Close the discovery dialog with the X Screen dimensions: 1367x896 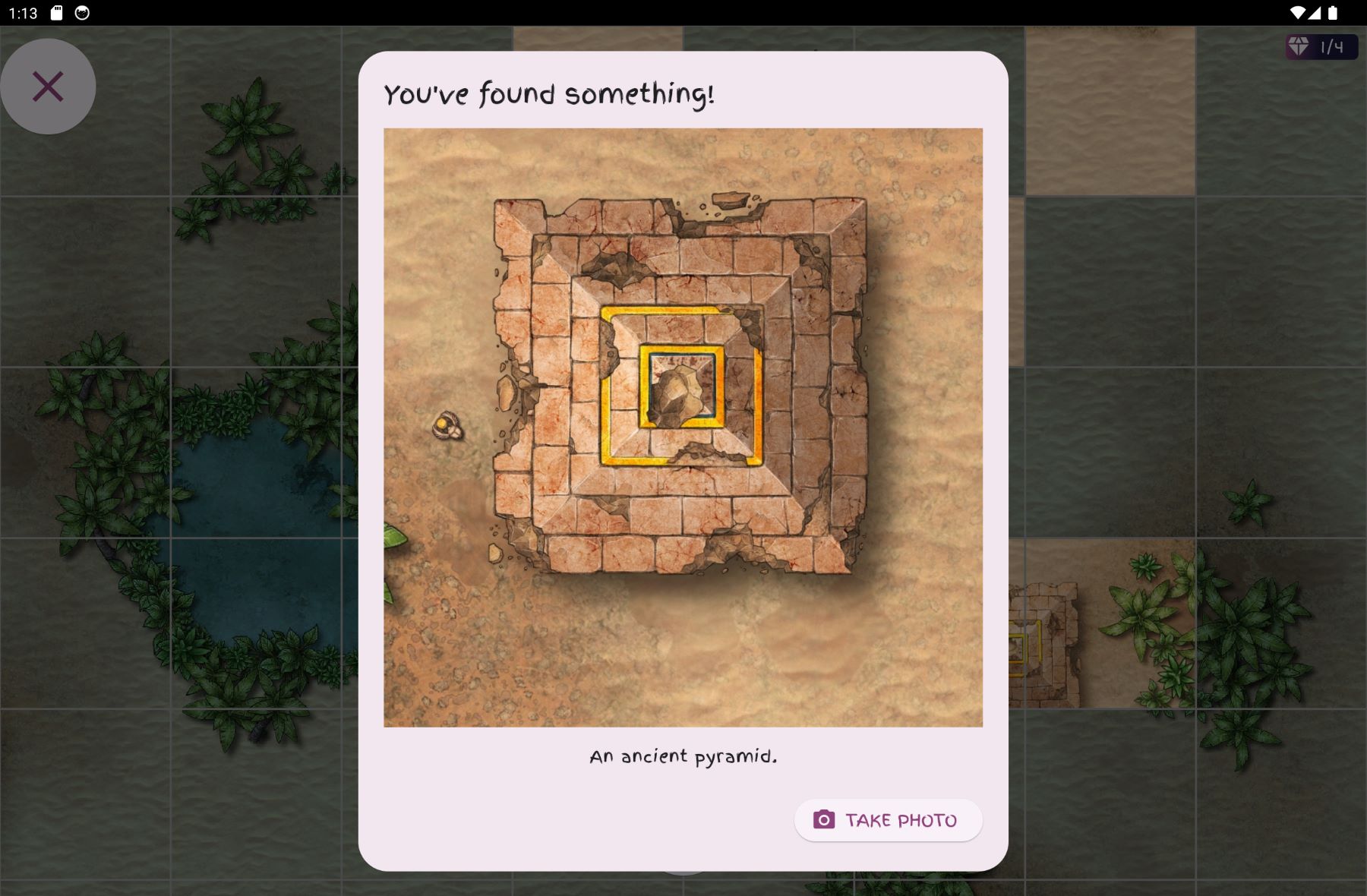(x=48, y=86)
